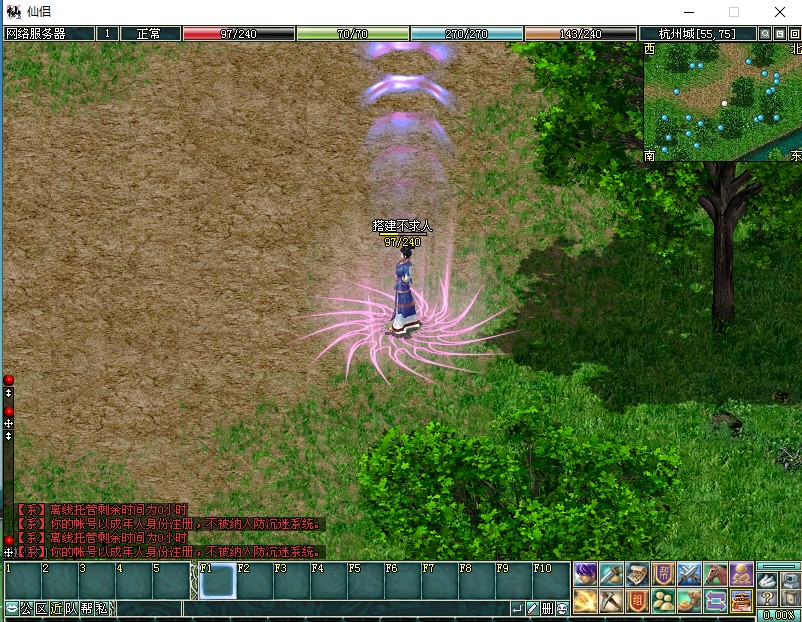The height and width of the screenshot is (622, 802).
Task: Click the crossed swords combat icon
Action: tap(689, 574)
